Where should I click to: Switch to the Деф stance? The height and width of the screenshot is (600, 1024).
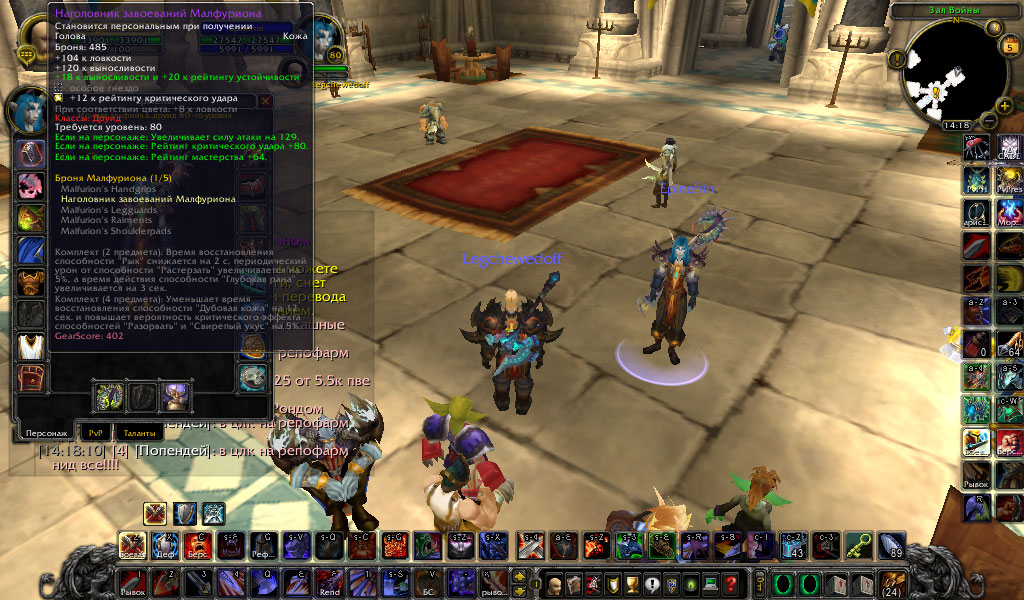point(164,545)
